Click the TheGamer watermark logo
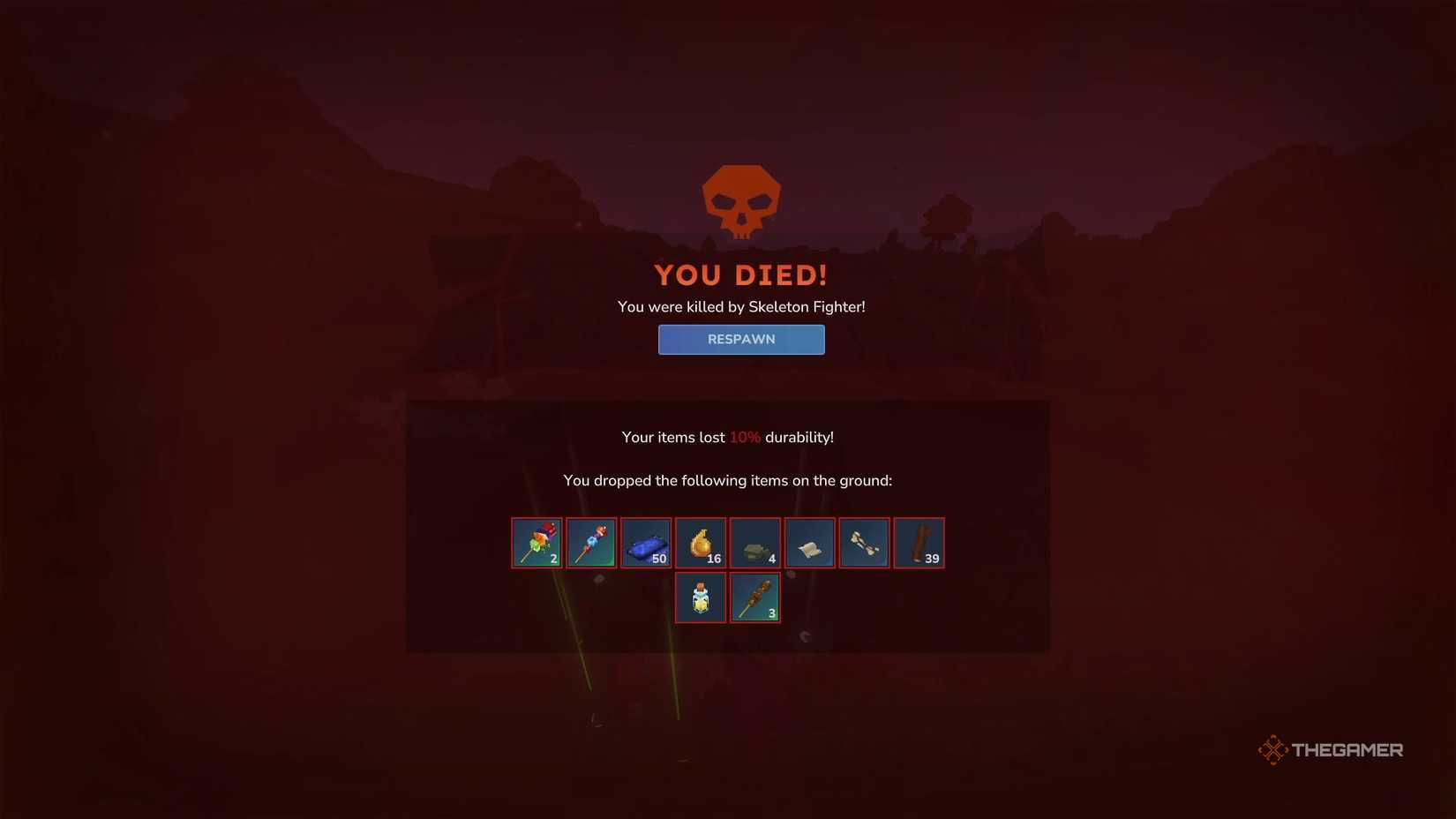 [1329, 749]
